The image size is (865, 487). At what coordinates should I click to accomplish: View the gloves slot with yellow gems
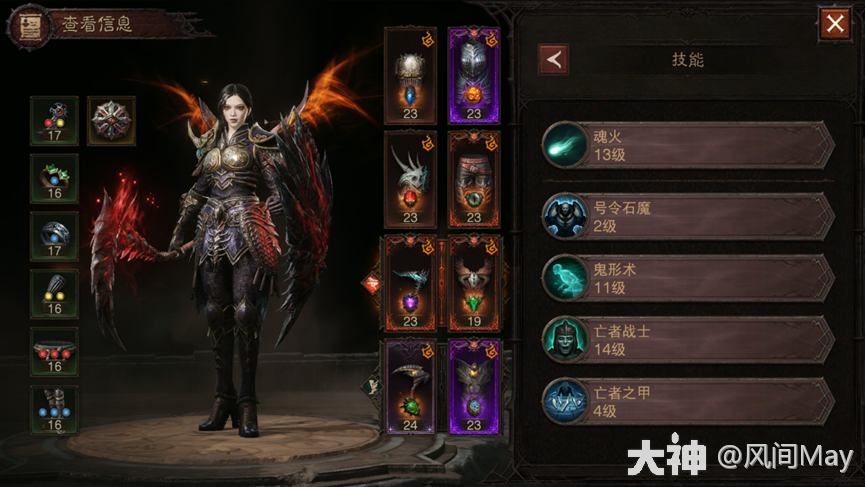click(54, 293)
